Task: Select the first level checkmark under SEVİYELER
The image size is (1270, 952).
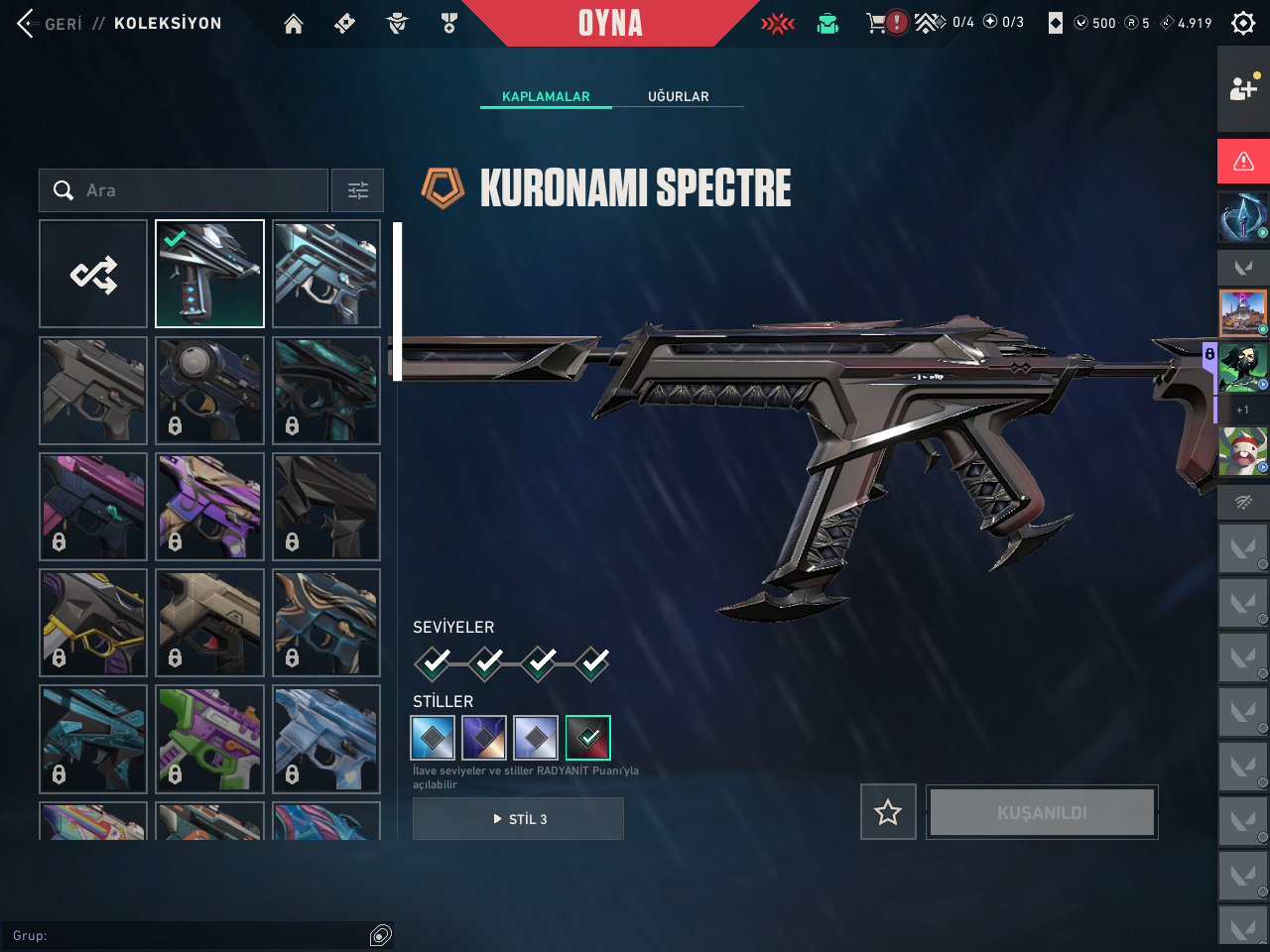Action: [433, 661]
